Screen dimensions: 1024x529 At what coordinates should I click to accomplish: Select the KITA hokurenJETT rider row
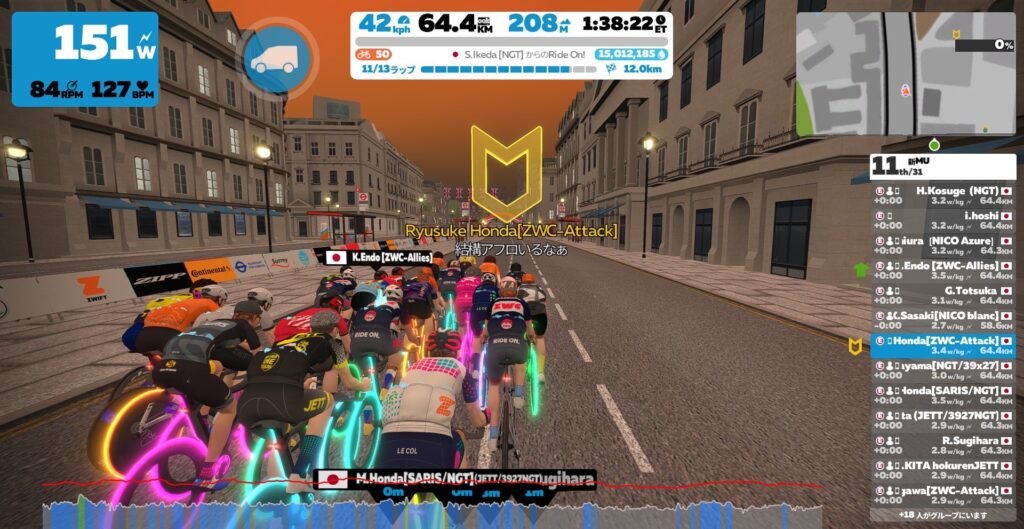click(x=943, y=470)
